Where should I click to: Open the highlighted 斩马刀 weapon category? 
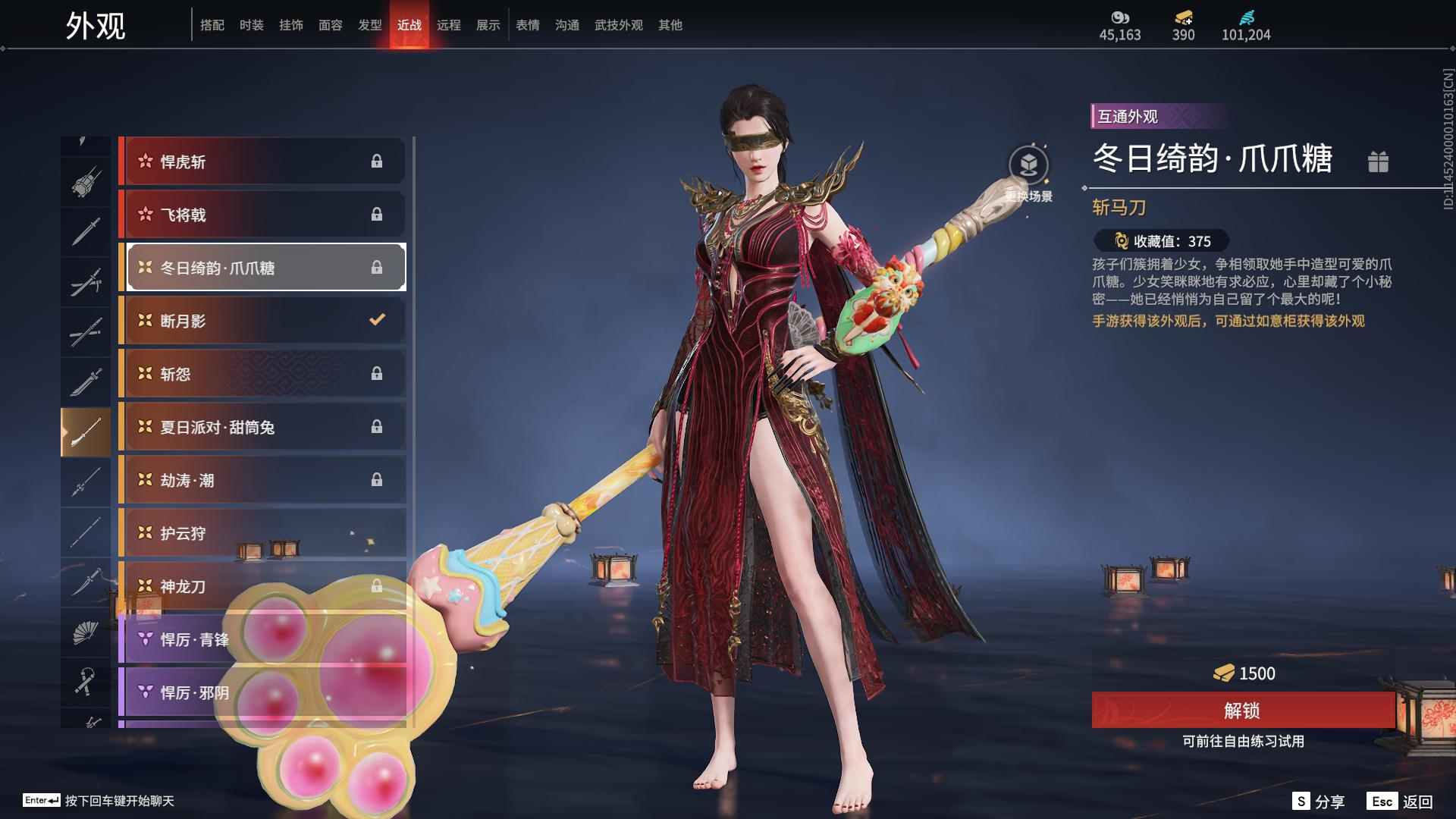86,431
